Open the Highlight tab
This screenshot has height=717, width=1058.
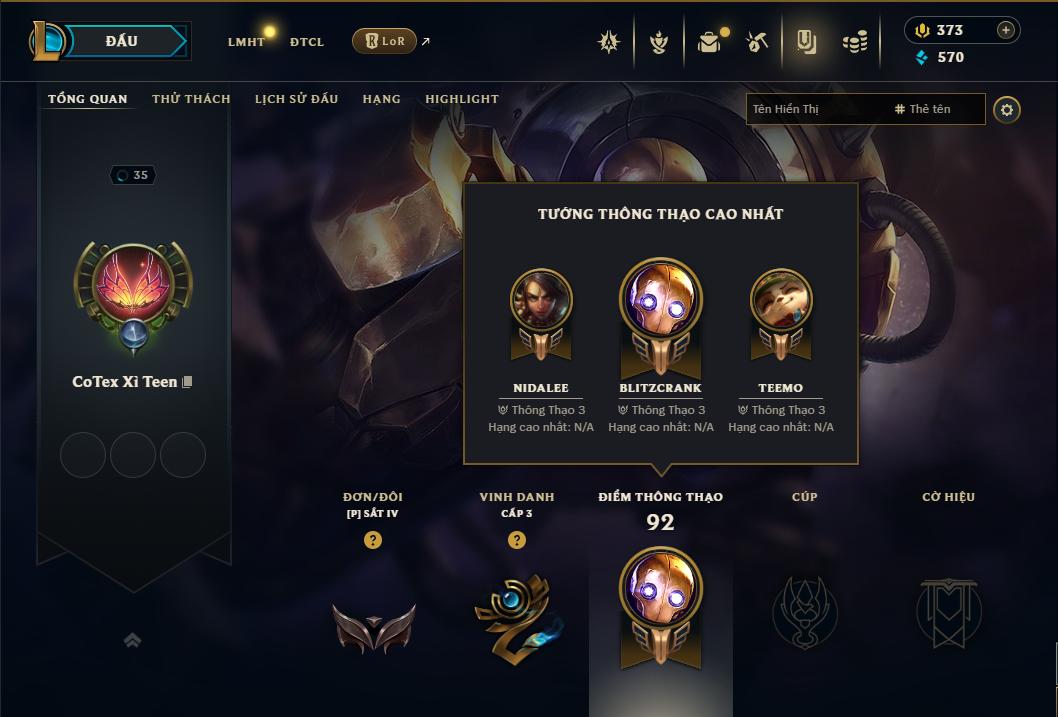click(462, 99)
